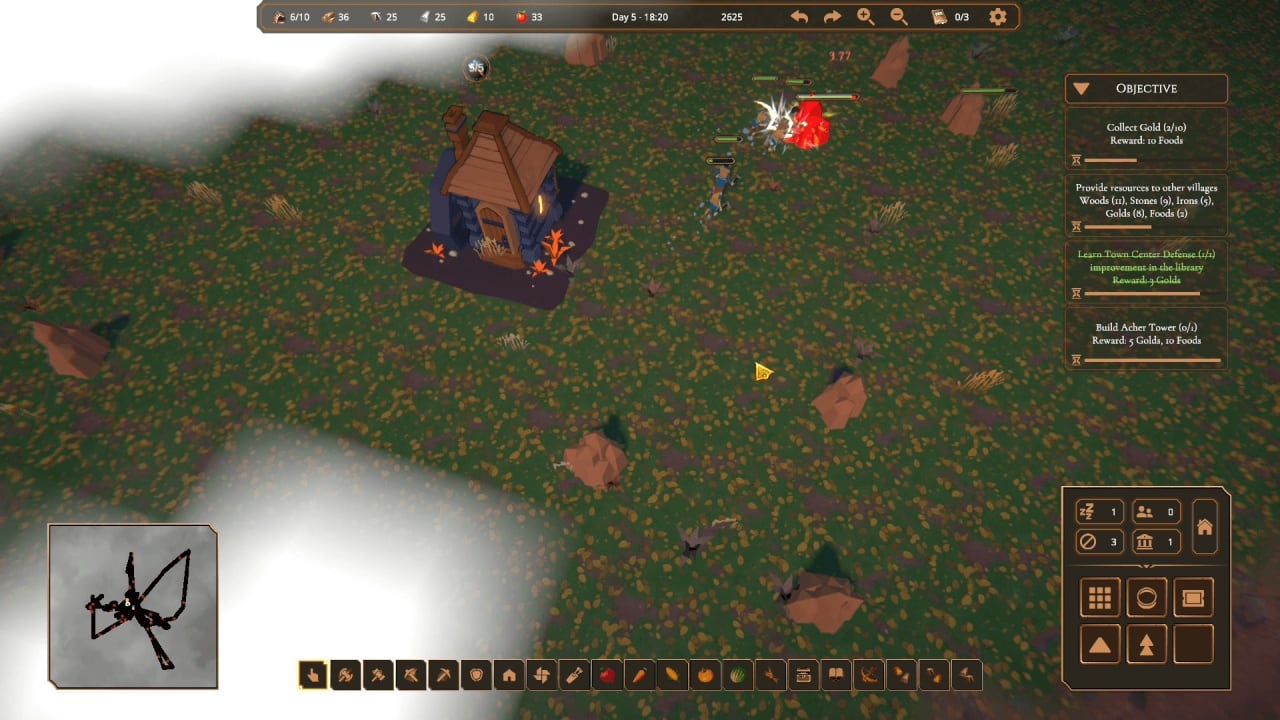Choose the pumpkin crop in toolbar
The width and height of the screenshot is (1280, 720).
(x=705, y=676)
